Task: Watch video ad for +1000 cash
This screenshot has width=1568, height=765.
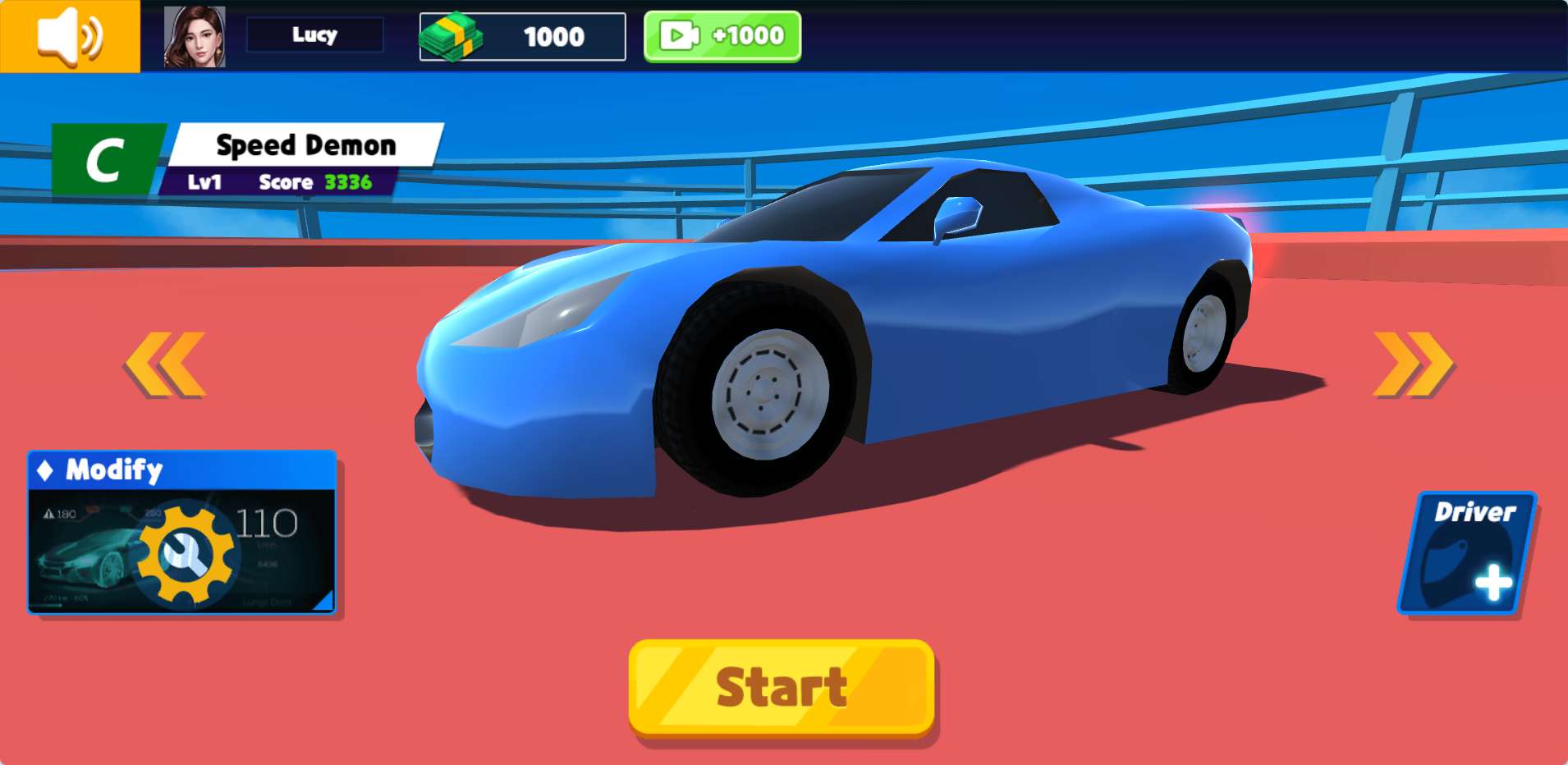Action: click(x=722, y=36)
